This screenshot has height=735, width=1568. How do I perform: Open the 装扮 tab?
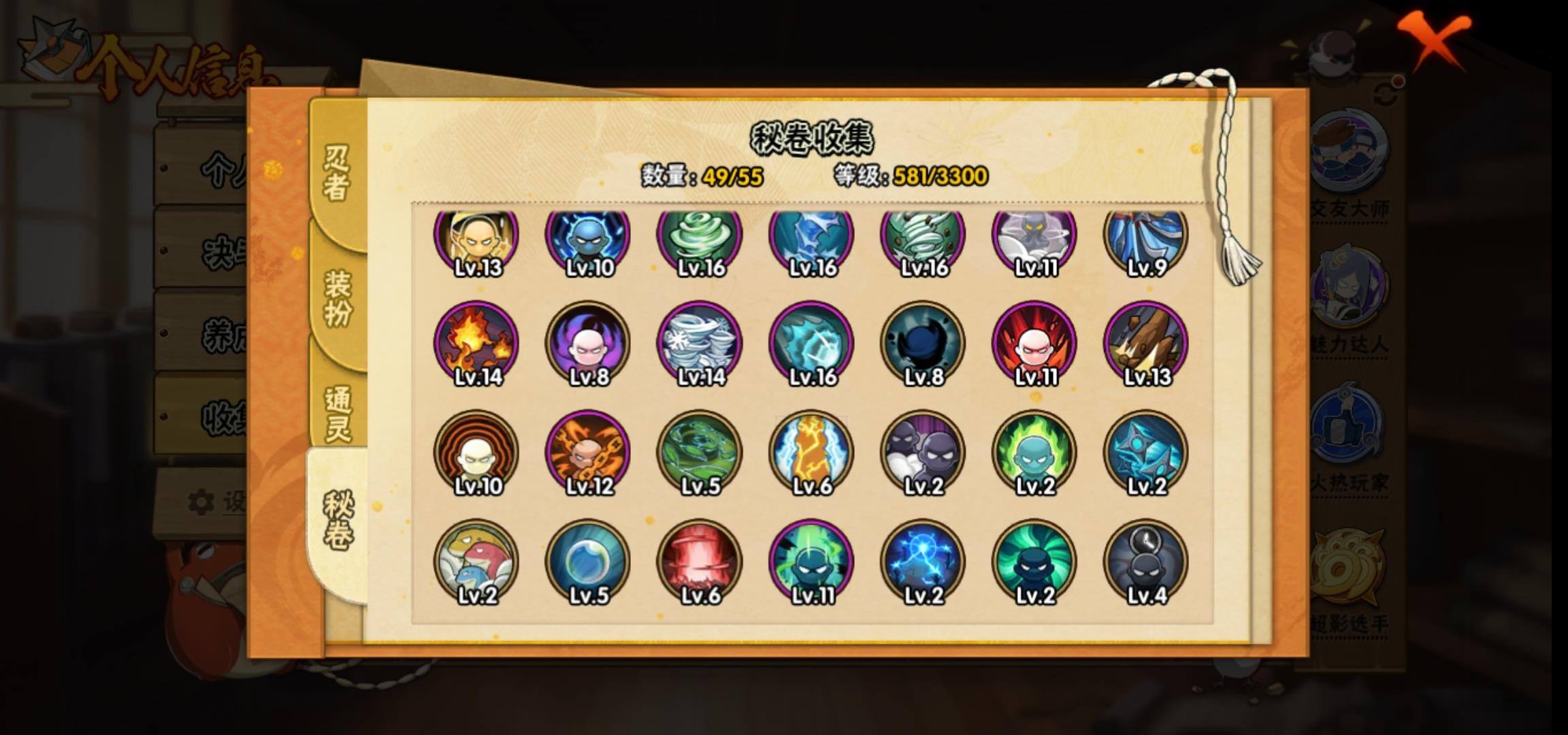pos(338,297)
